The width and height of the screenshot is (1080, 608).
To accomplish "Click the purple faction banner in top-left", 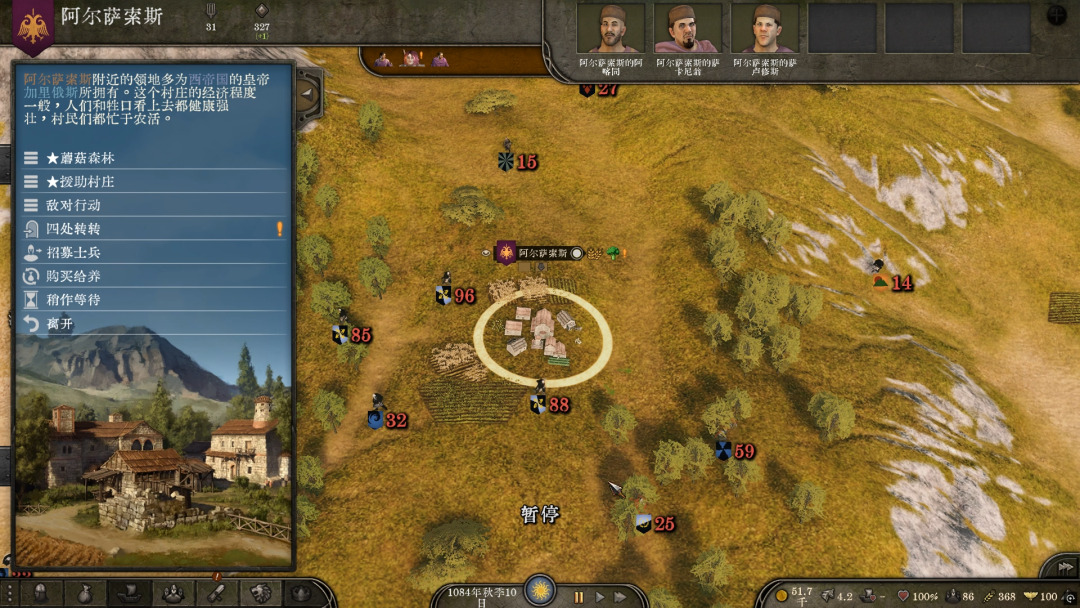I will pos(33,24).
